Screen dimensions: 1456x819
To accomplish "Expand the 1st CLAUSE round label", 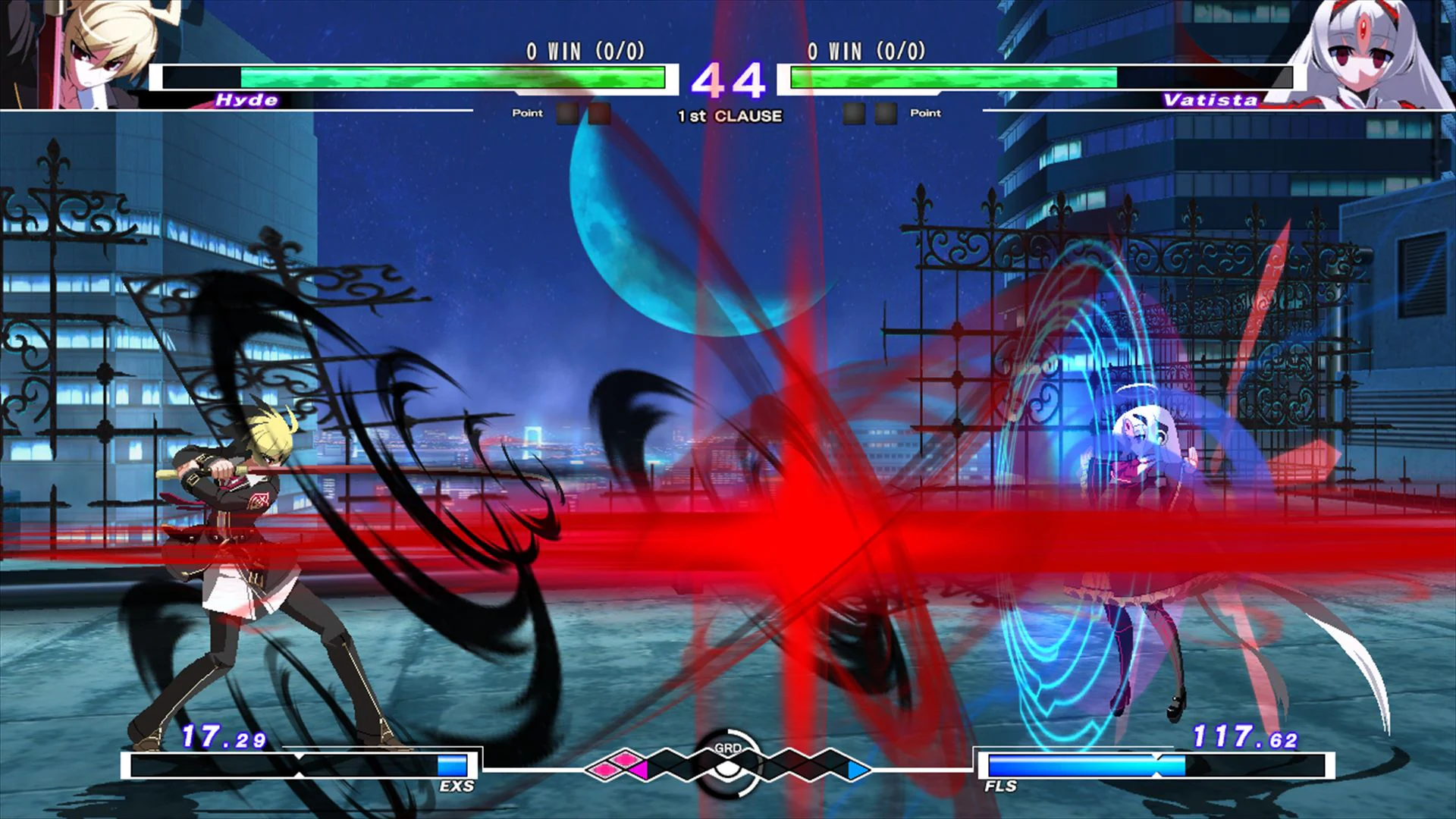I will click(728, 116).
